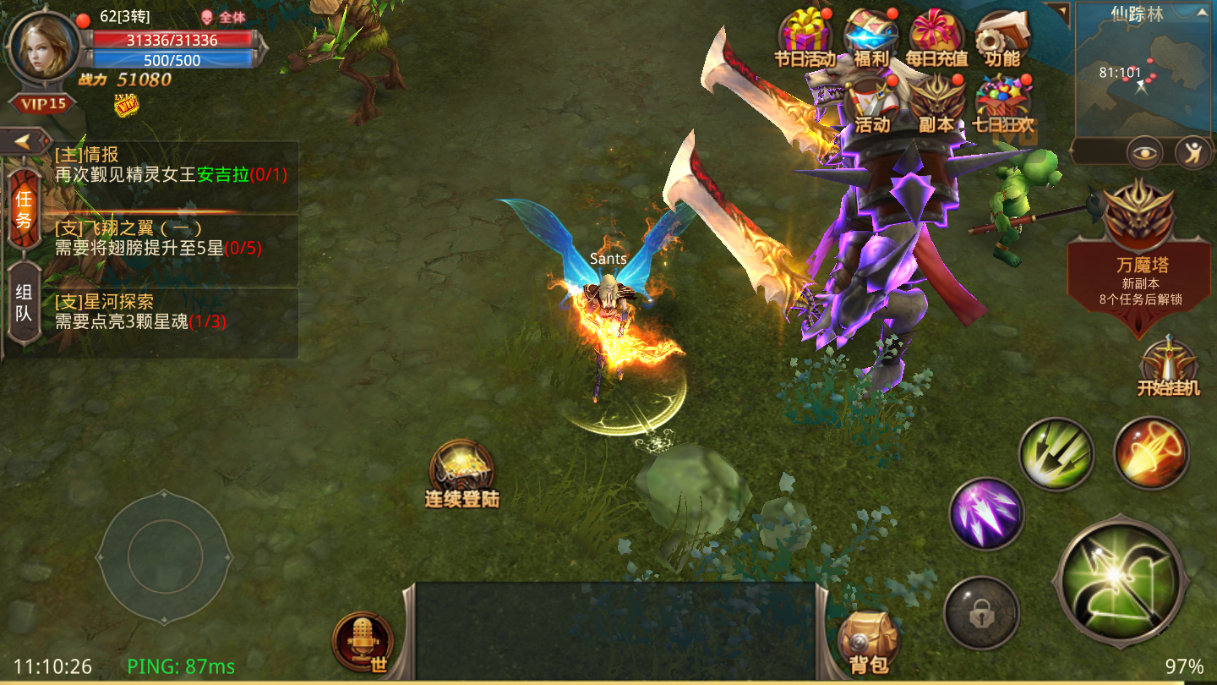Image resolution: width=1217 pixels, height=685 pixels.
Task: Use the main green bow attack skill
Action: (1120, 579)
